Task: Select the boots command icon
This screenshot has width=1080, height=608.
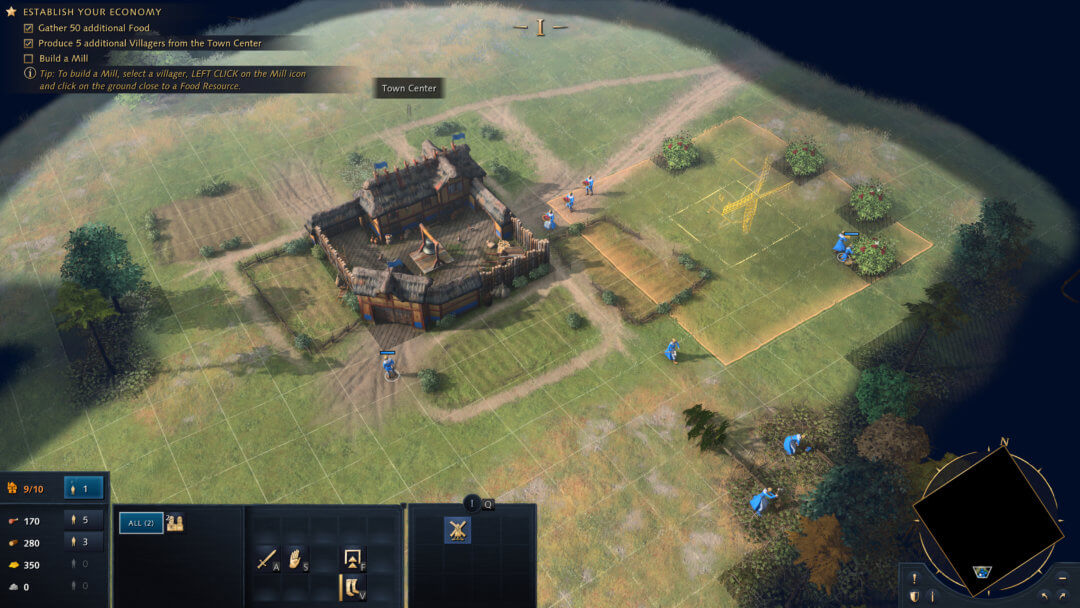Action: [x=352, y=587]
